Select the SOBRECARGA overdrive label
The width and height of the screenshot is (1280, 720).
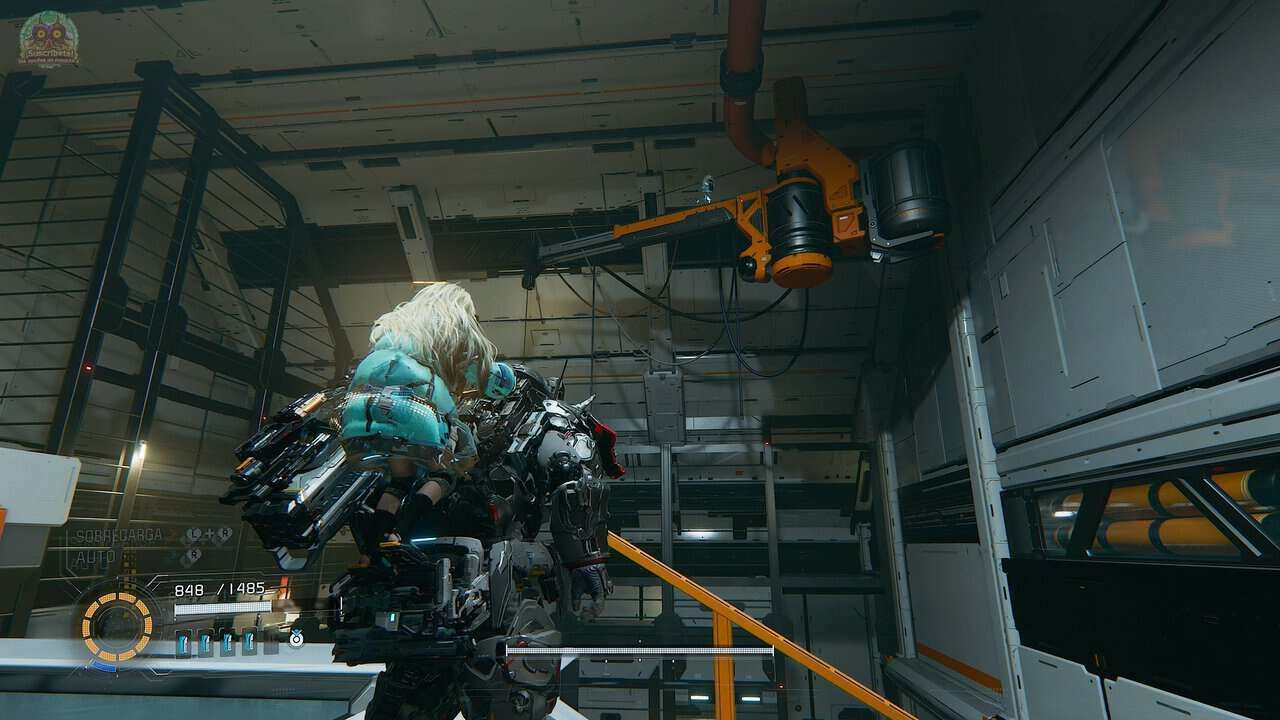tap(120, 537)
